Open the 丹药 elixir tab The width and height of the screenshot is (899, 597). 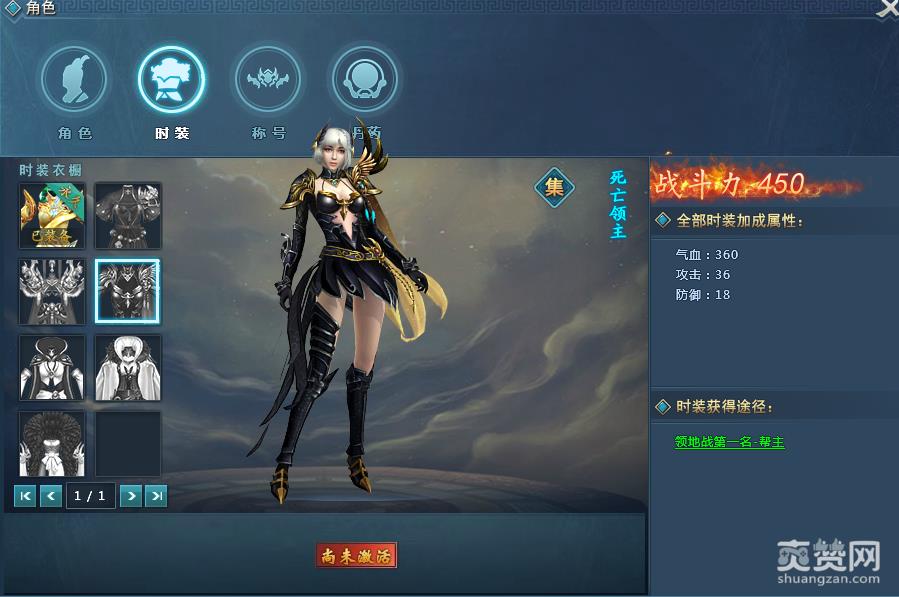point(364,80)
